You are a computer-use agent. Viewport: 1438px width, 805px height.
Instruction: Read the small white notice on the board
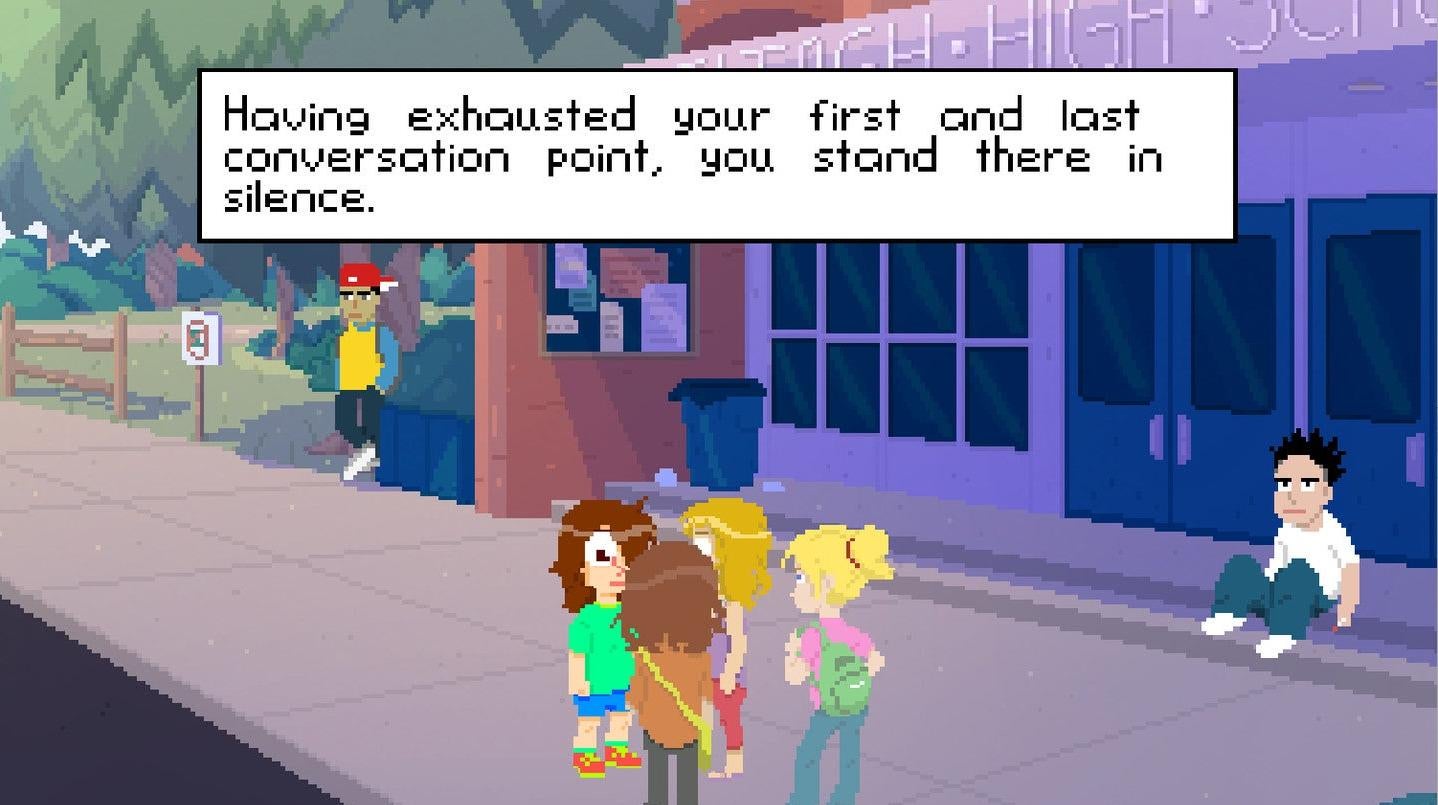pyautogui.click(x=560, y=325)
